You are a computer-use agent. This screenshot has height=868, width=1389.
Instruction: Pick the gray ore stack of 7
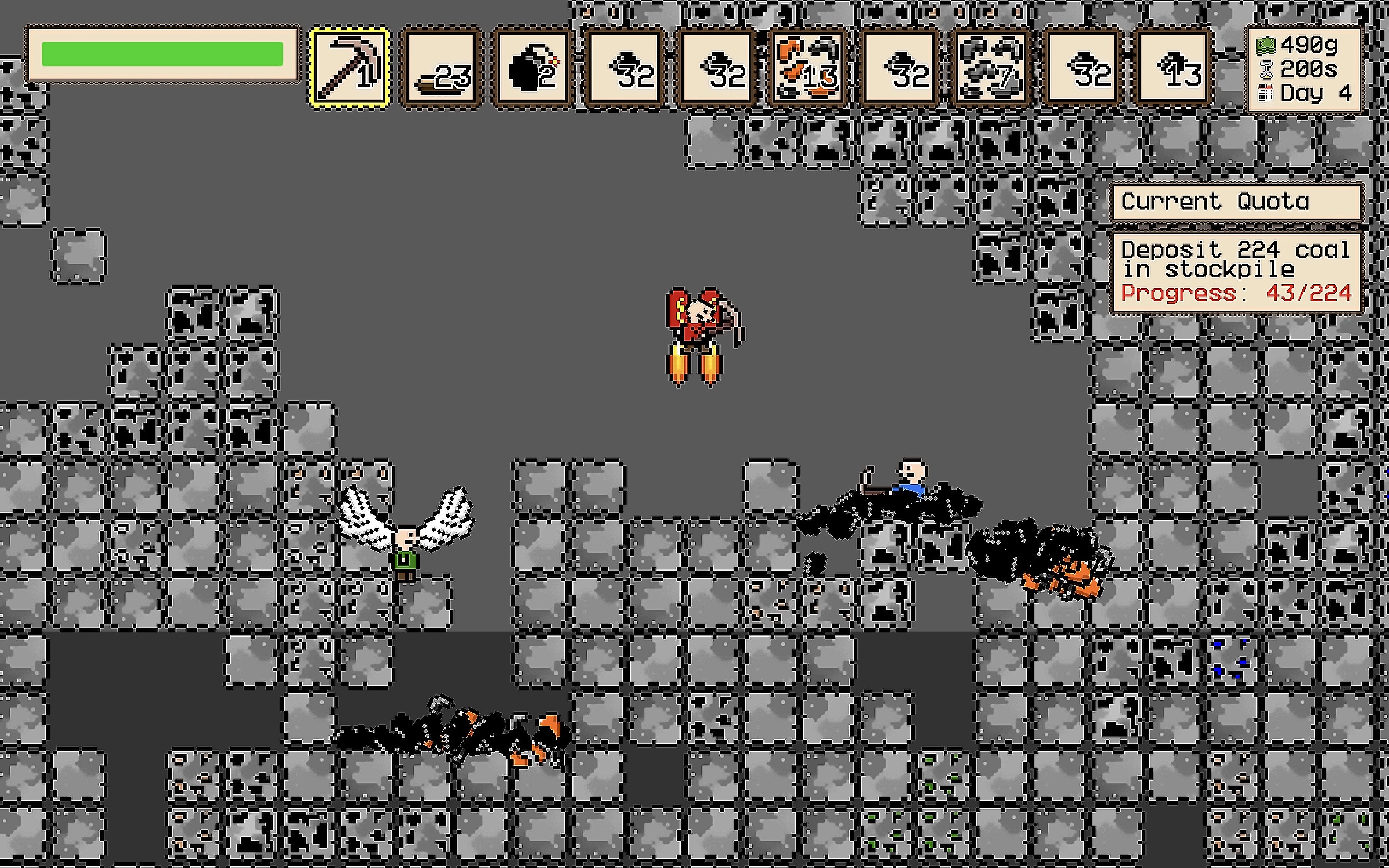pos(991,68)
